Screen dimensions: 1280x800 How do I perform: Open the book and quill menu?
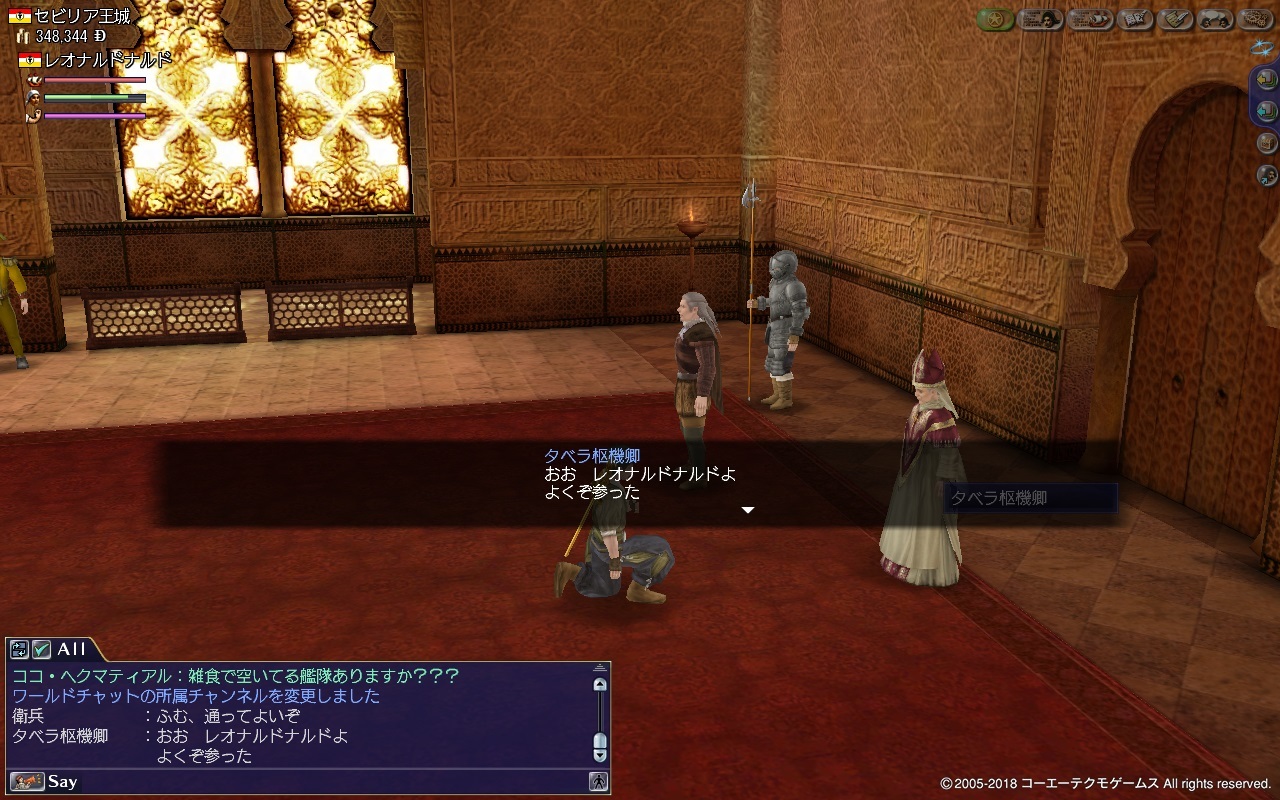pyautogui.click(x=1136, y=20)
